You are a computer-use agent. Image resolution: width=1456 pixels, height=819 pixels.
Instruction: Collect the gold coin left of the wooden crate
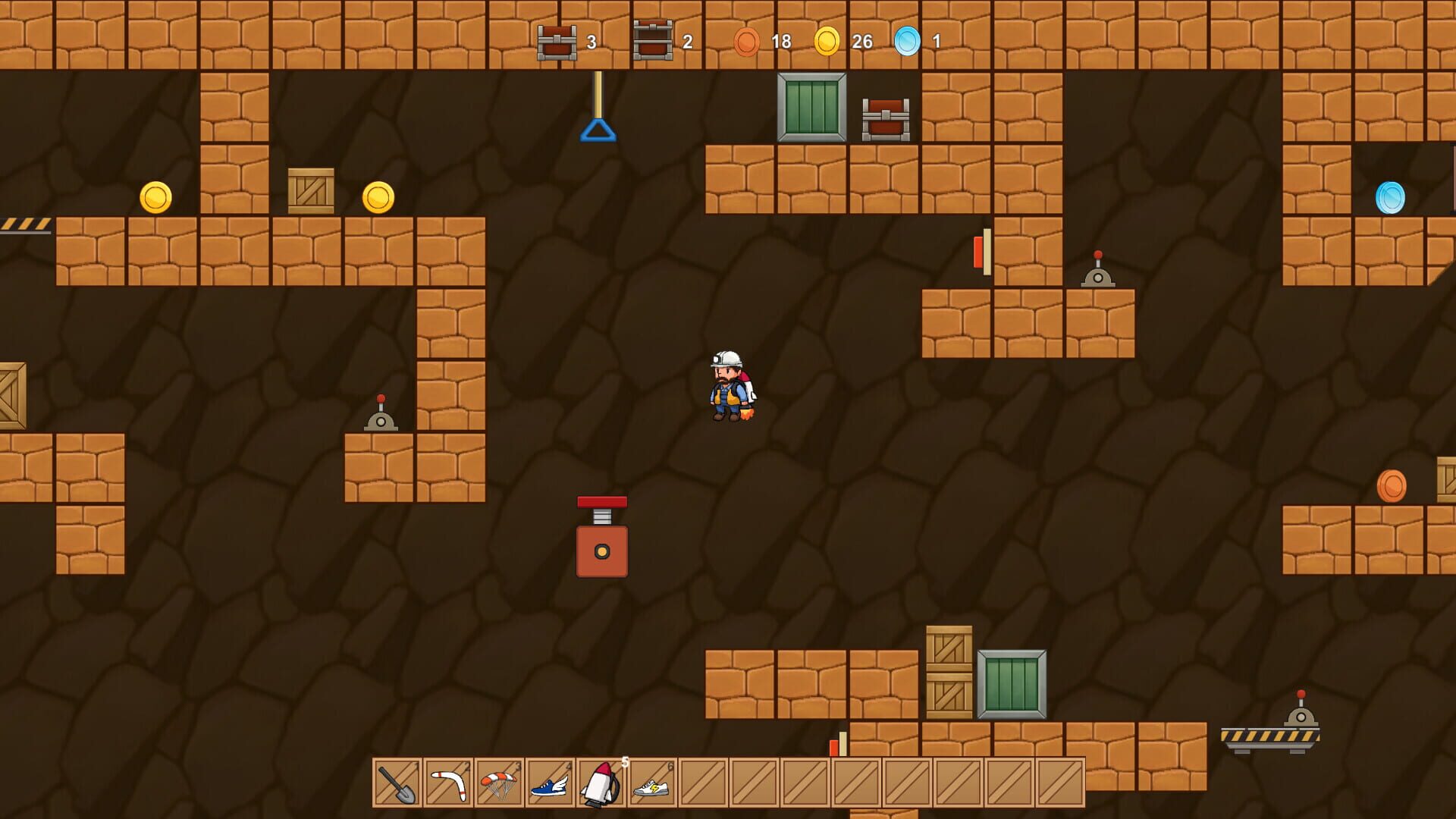[x=155, y=196]
